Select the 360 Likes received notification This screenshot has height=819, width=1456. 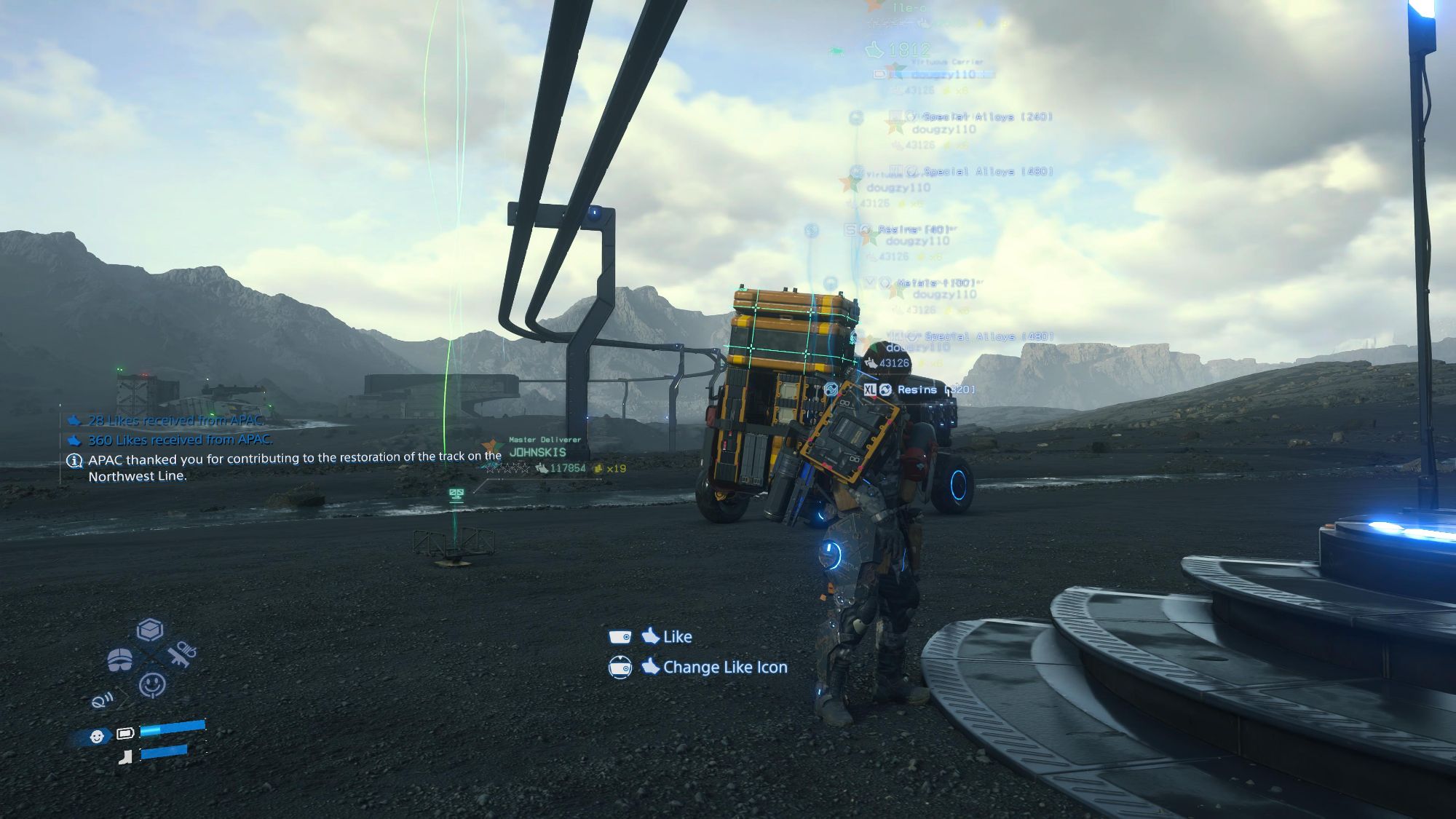[x=180, y=440]
